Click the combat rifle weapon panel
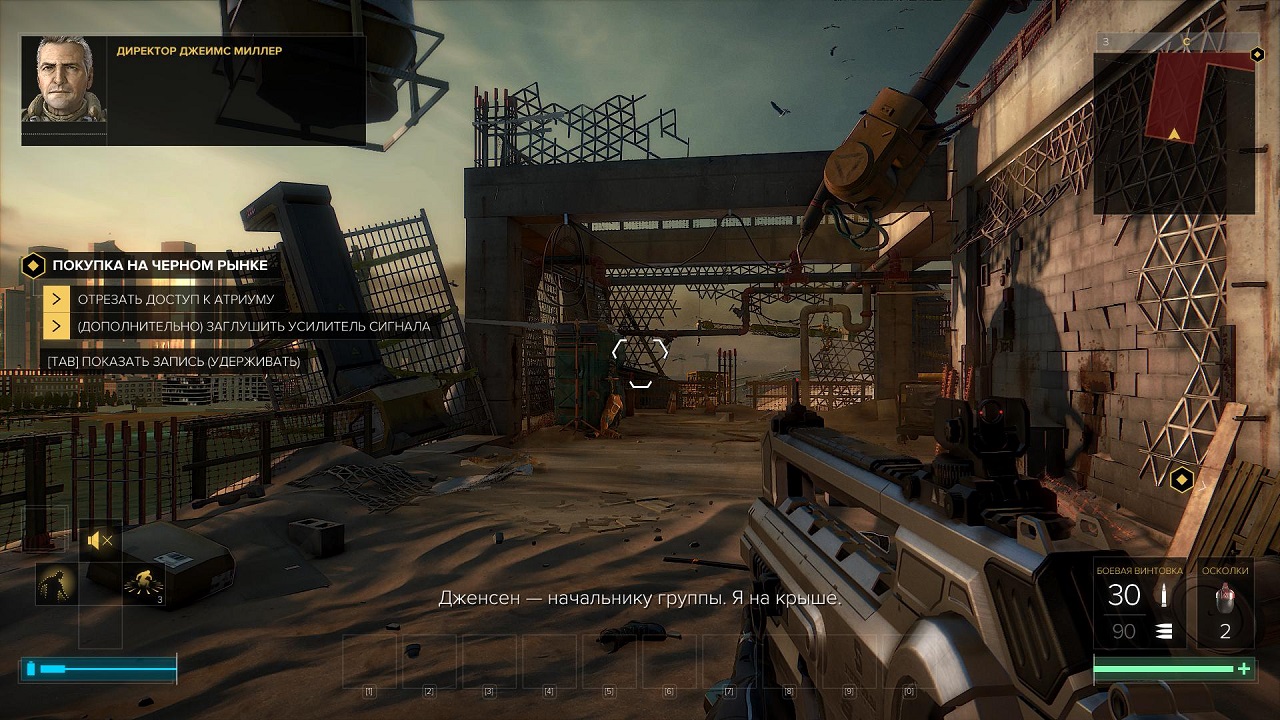This screenshot has width=1280, height=720. 1140,603
